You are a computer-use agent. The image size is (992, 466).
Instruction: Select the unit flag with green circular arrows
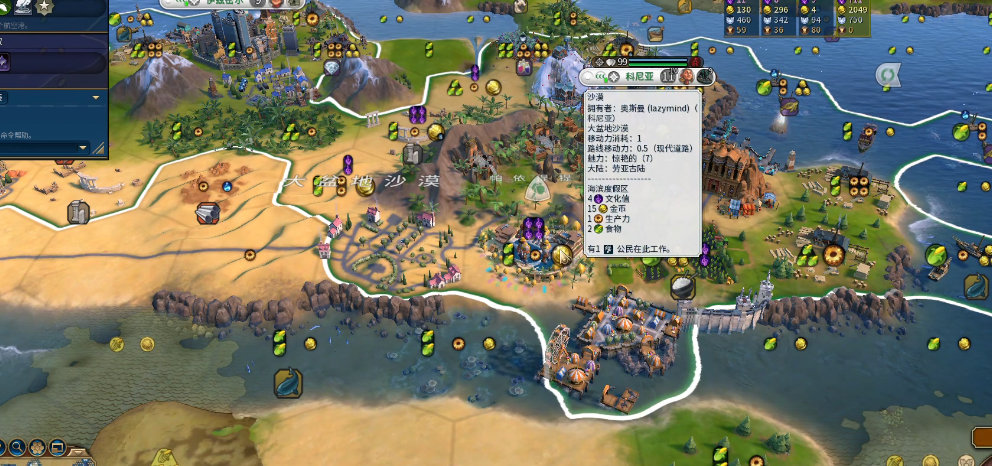pyautogui.click(x=886, y=75)
